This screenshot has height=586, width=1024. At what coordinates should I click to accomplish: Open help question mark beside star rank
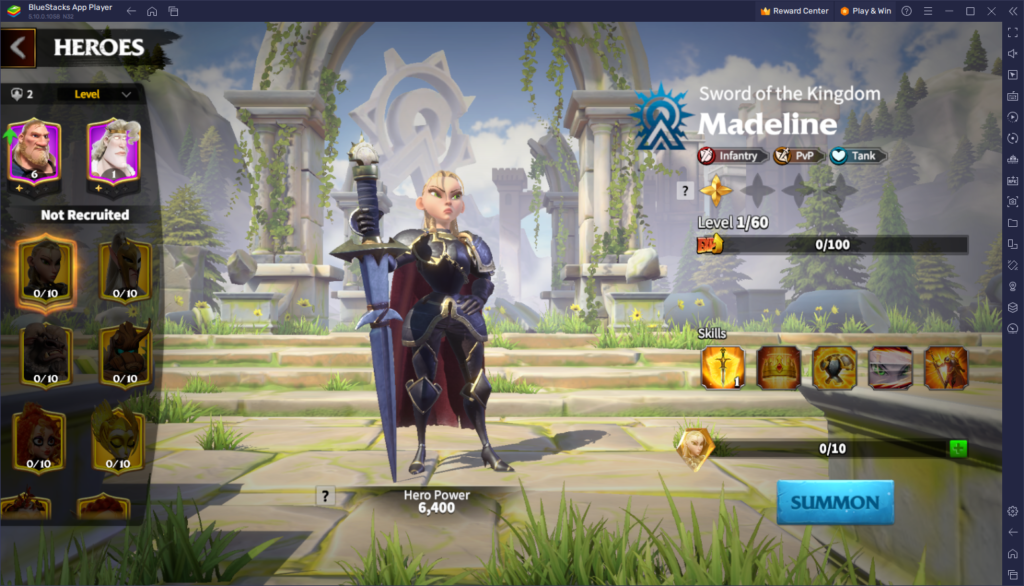685,190
